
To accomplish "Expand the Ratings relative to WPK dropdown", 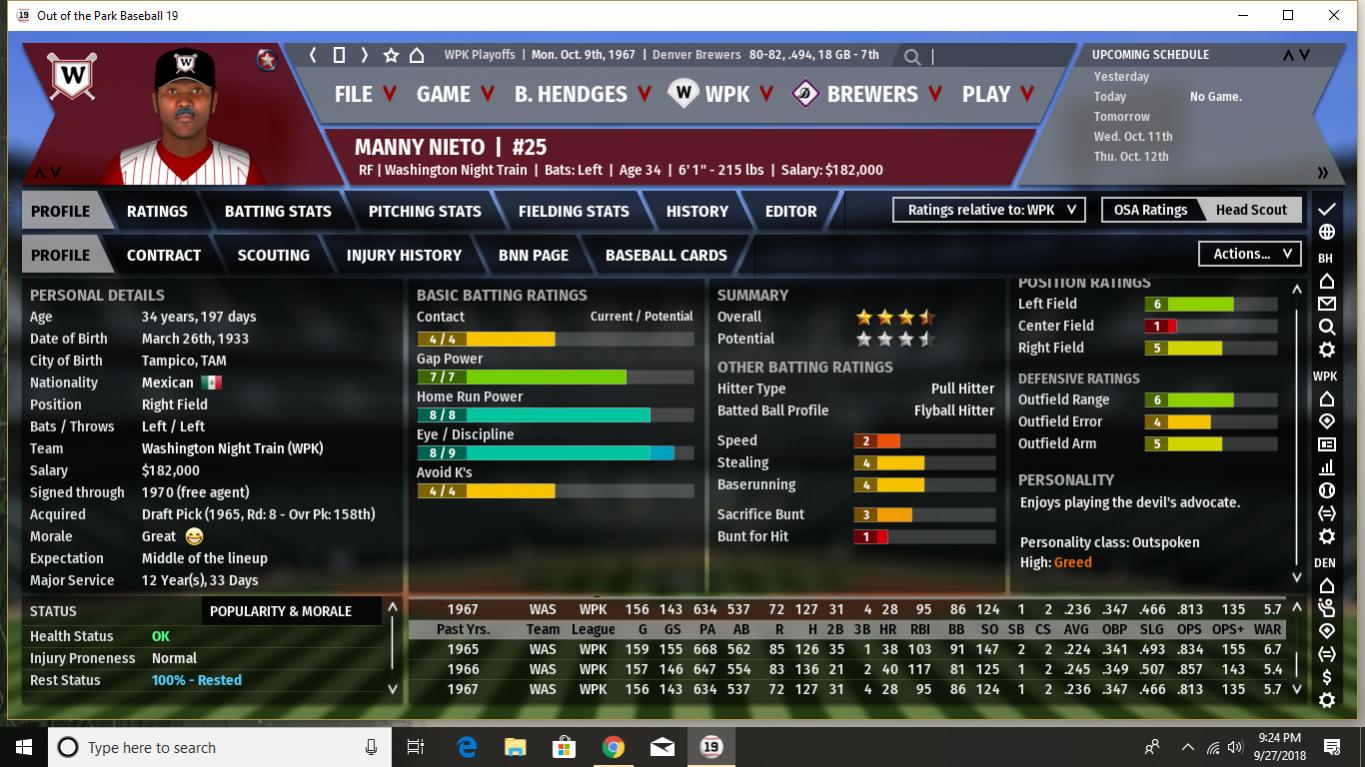I will pyautogui.click(x=988, y=210).
